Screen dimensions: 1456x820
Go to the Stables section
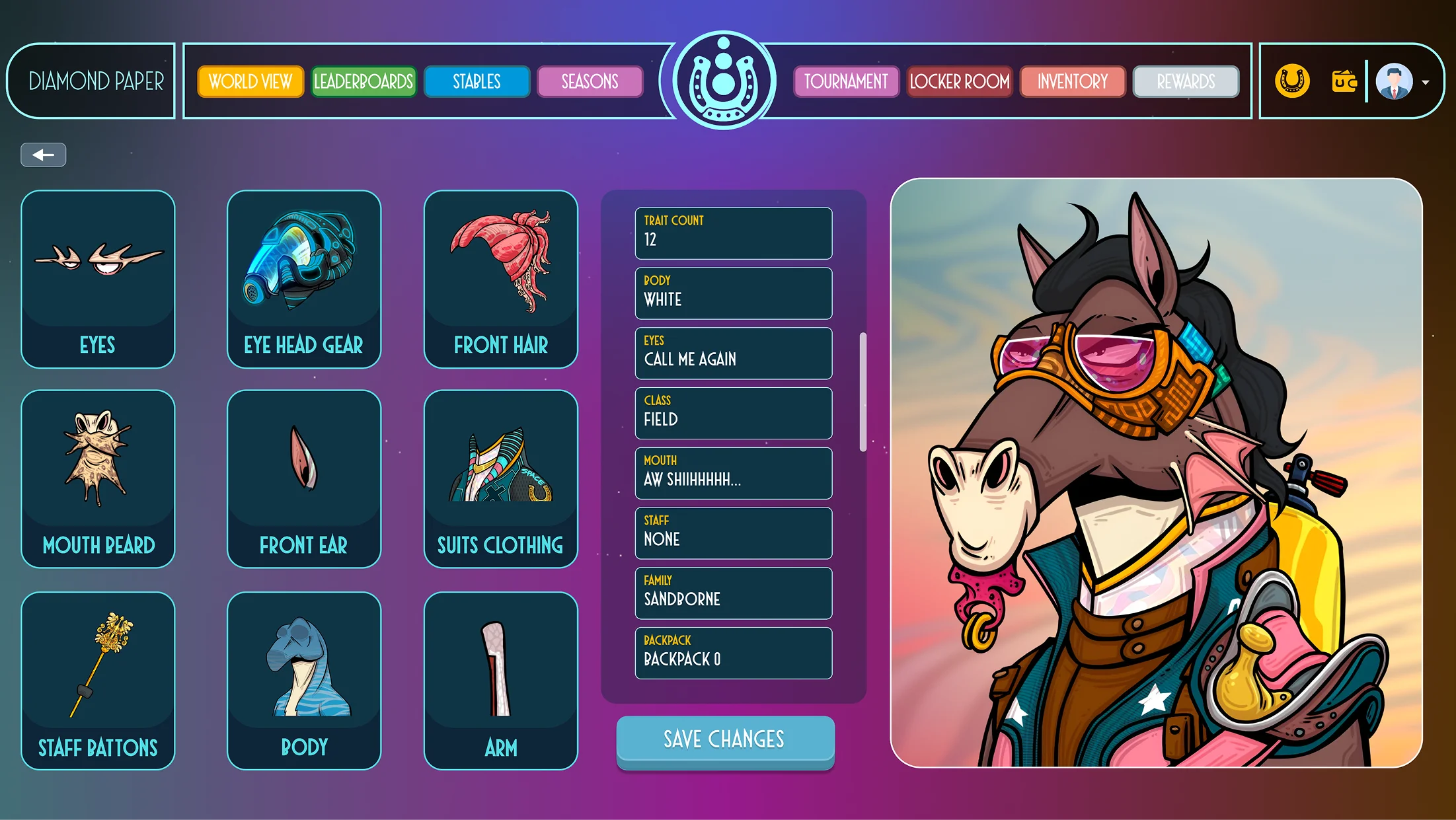(x=477, y=82)
